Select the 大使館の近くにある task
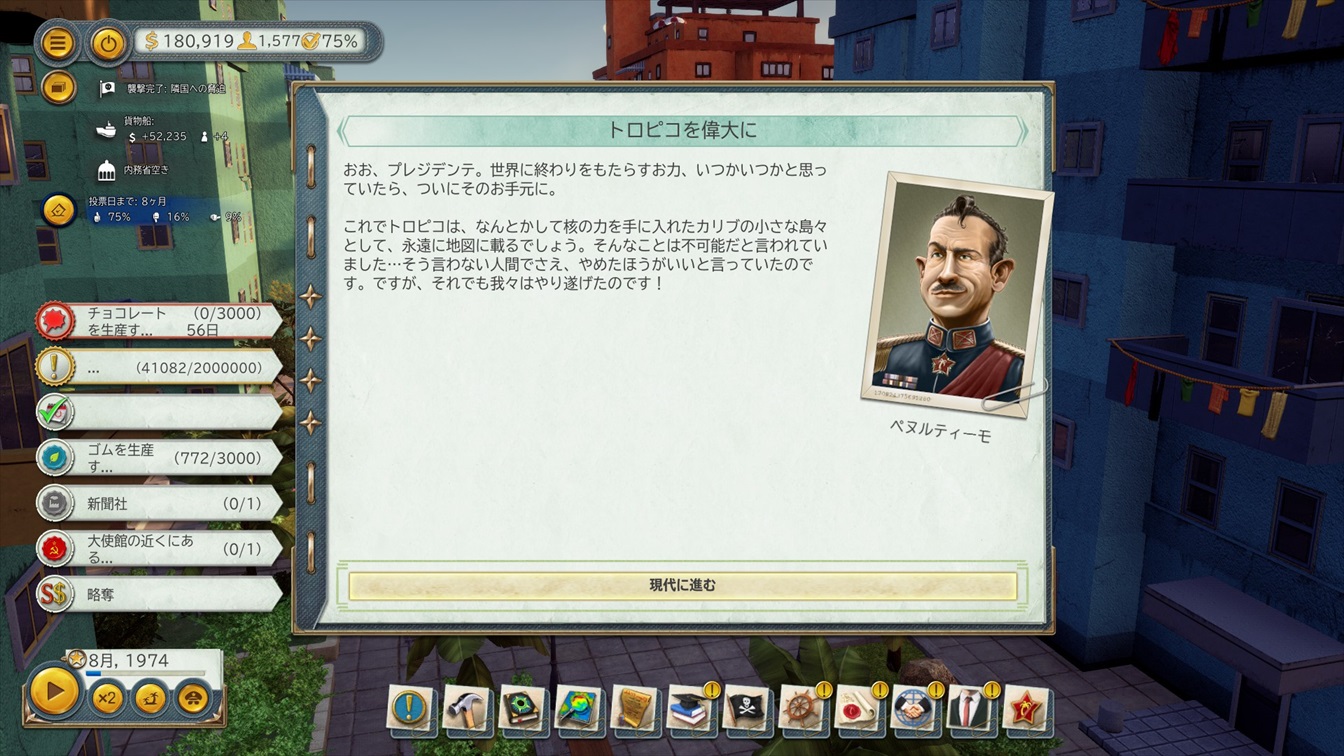This screenshot has width=1344, height=756. point(160,549)
